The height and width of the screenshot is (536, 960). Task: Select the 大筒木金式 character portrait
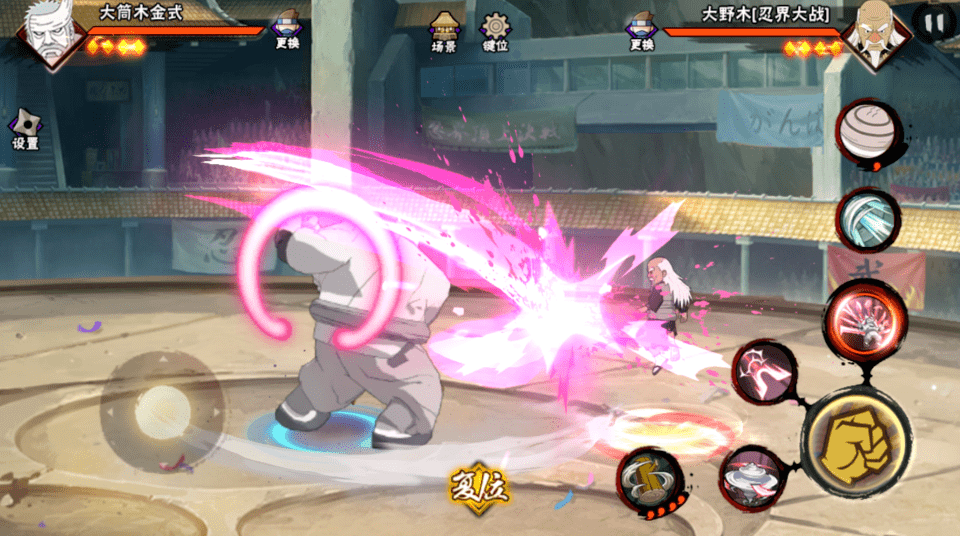44,35
